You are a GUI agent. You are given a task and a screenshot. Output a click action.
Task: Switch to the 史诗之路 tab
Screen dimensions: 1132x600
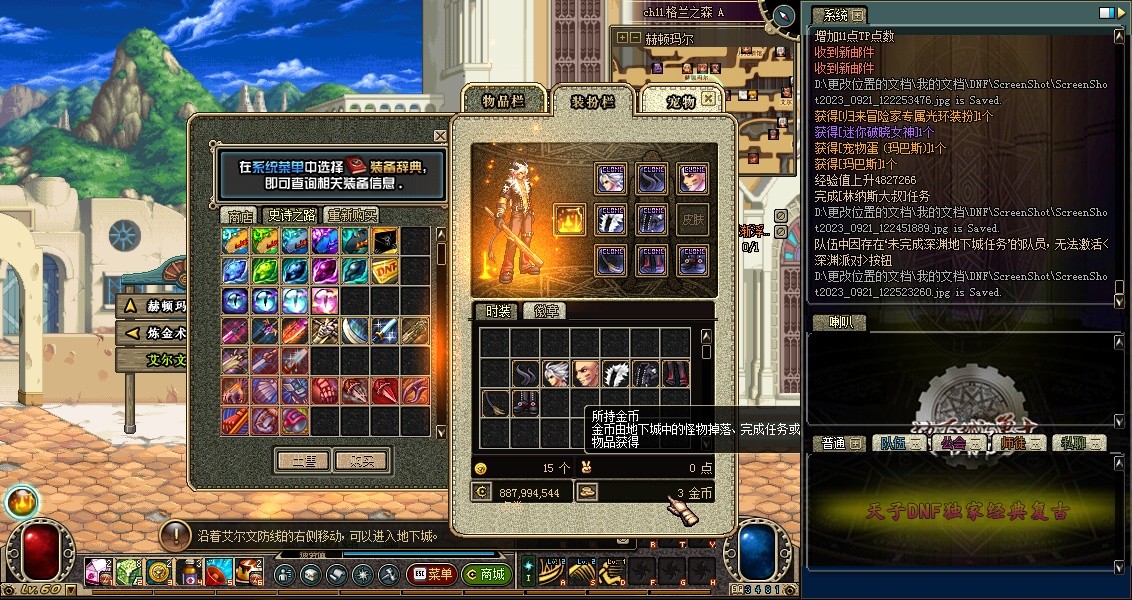tap(290, 215)
